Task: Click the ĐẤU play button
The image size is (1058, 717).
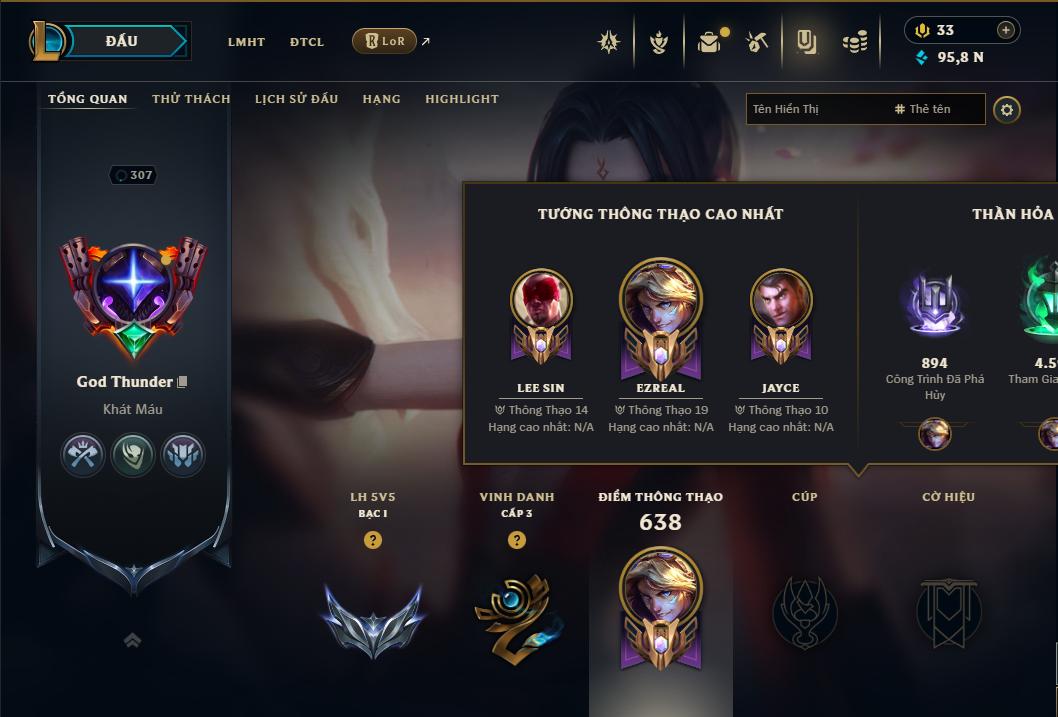Action: [x=122, y=41]
